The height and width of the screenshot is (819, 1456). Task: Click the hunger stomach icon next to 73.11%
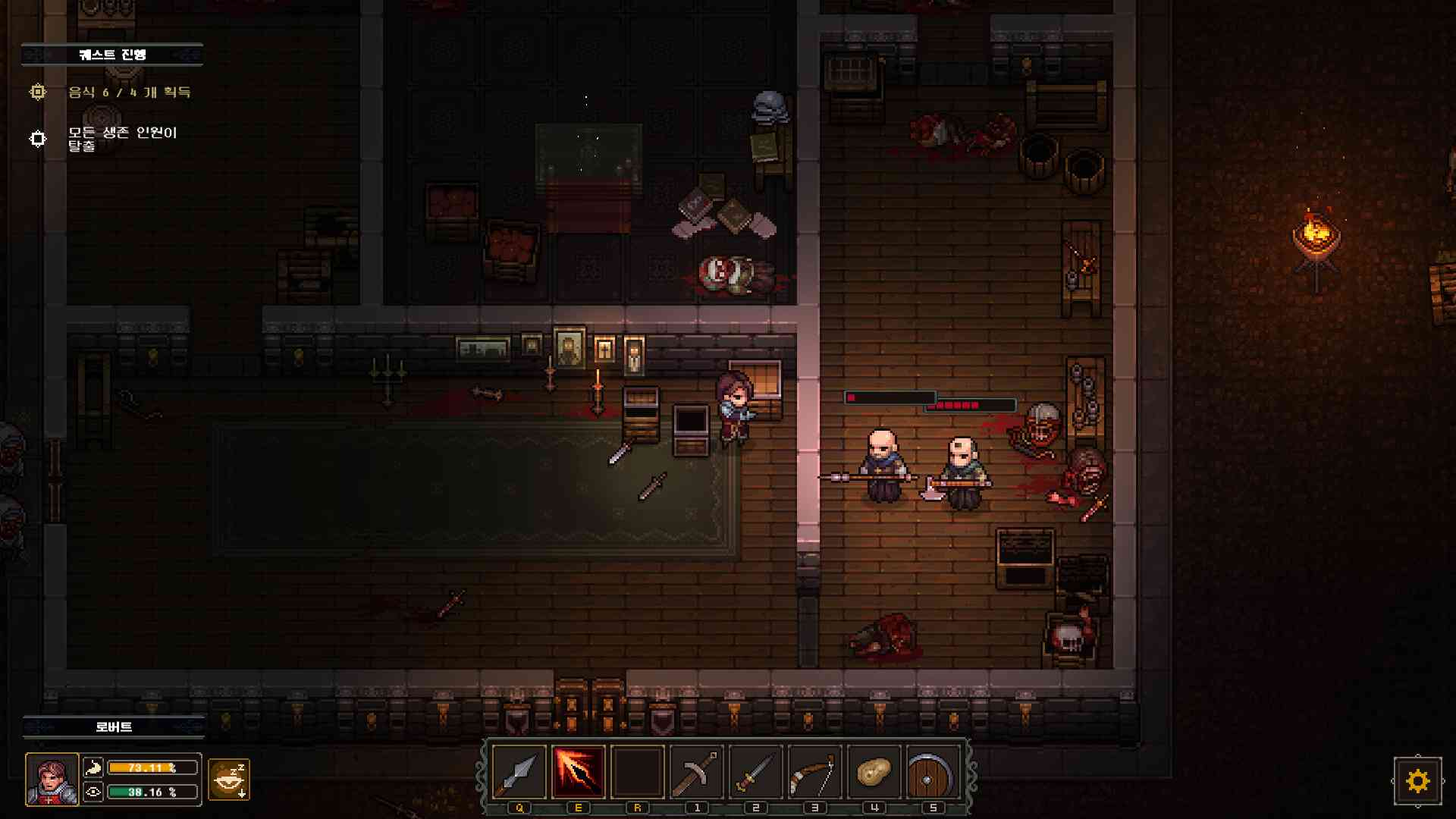pyautogui.click(x=93, y=767)
